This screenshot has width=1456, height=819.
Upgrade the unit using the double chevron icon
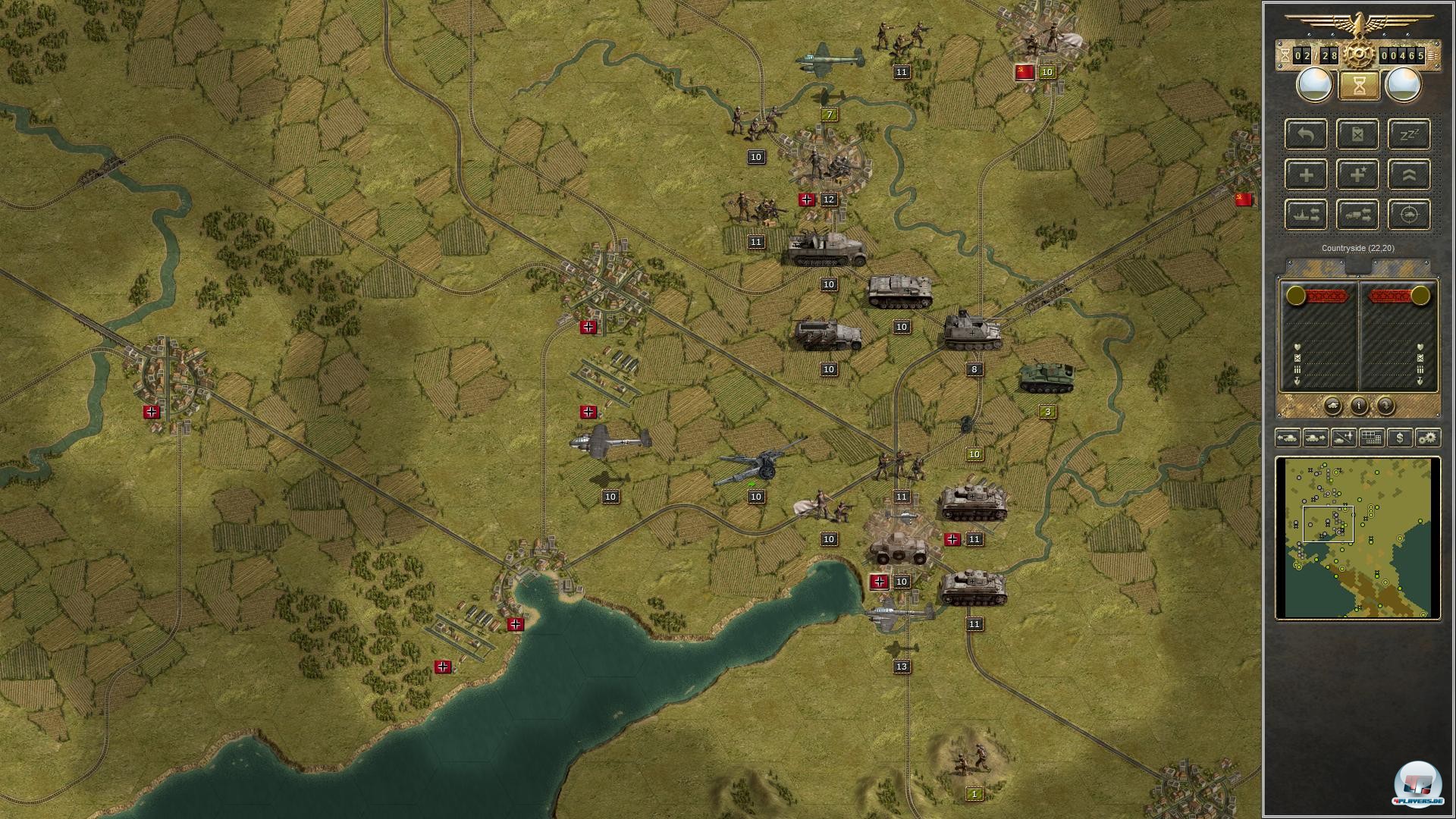[1410, 174]
